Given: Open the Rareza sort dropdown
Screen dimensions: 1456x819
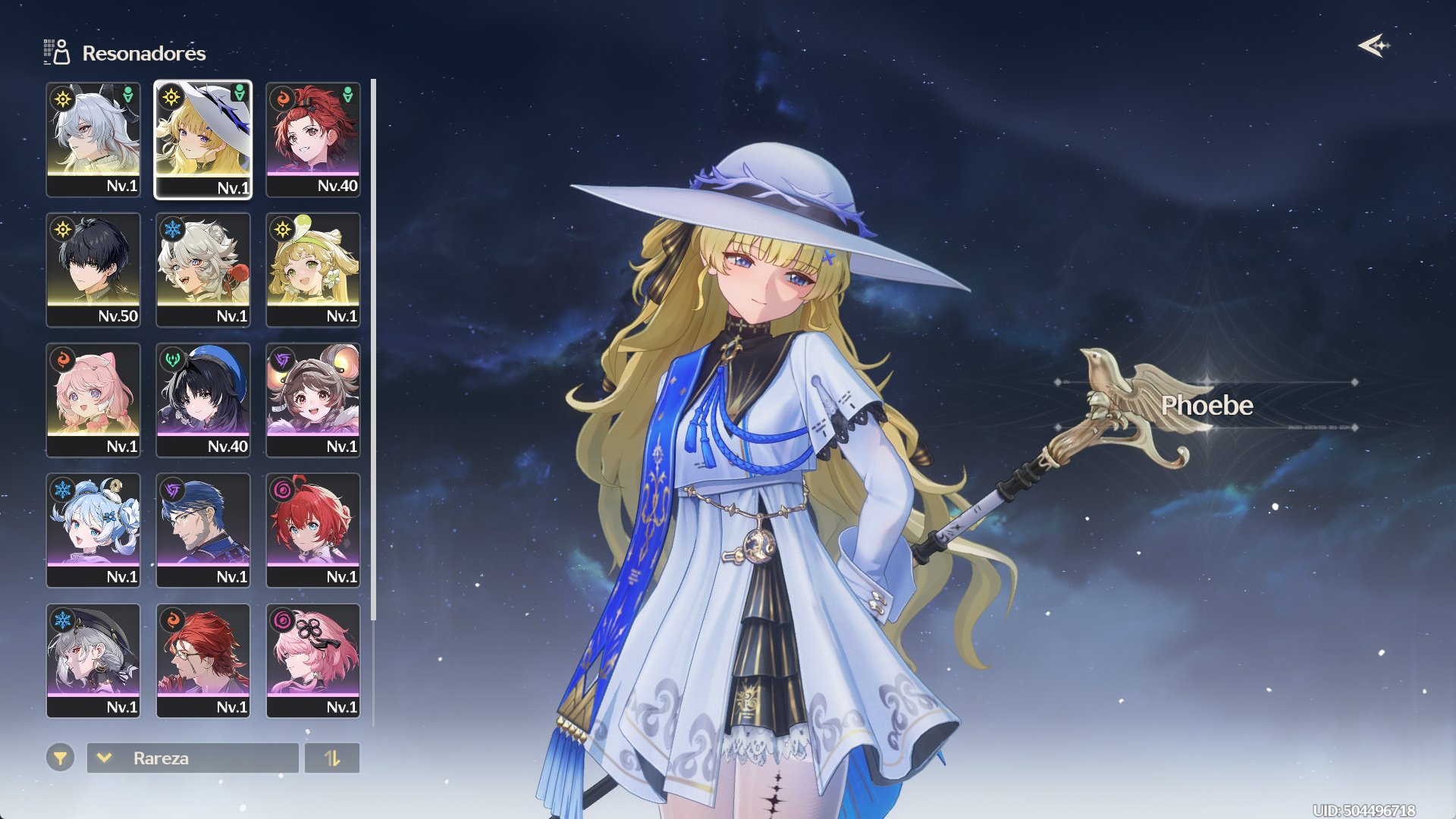Looking at the screenshot, I should click(193, 758).
